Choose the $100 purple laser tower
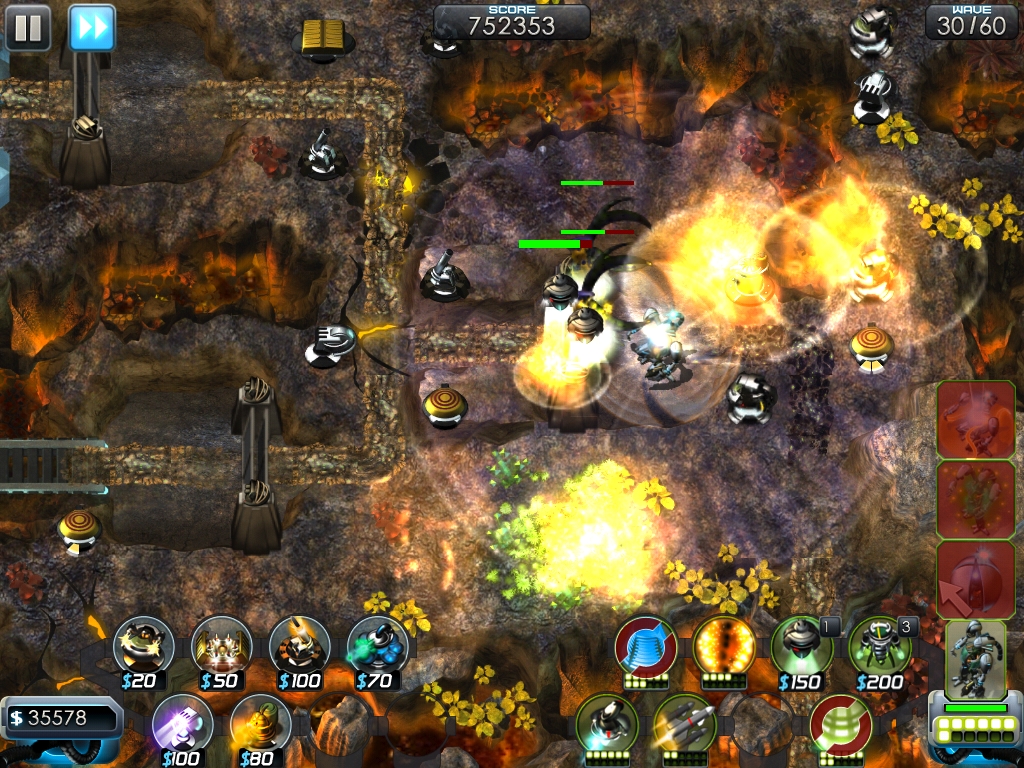This screenshot has height=768, width=1024. point(182,724)
